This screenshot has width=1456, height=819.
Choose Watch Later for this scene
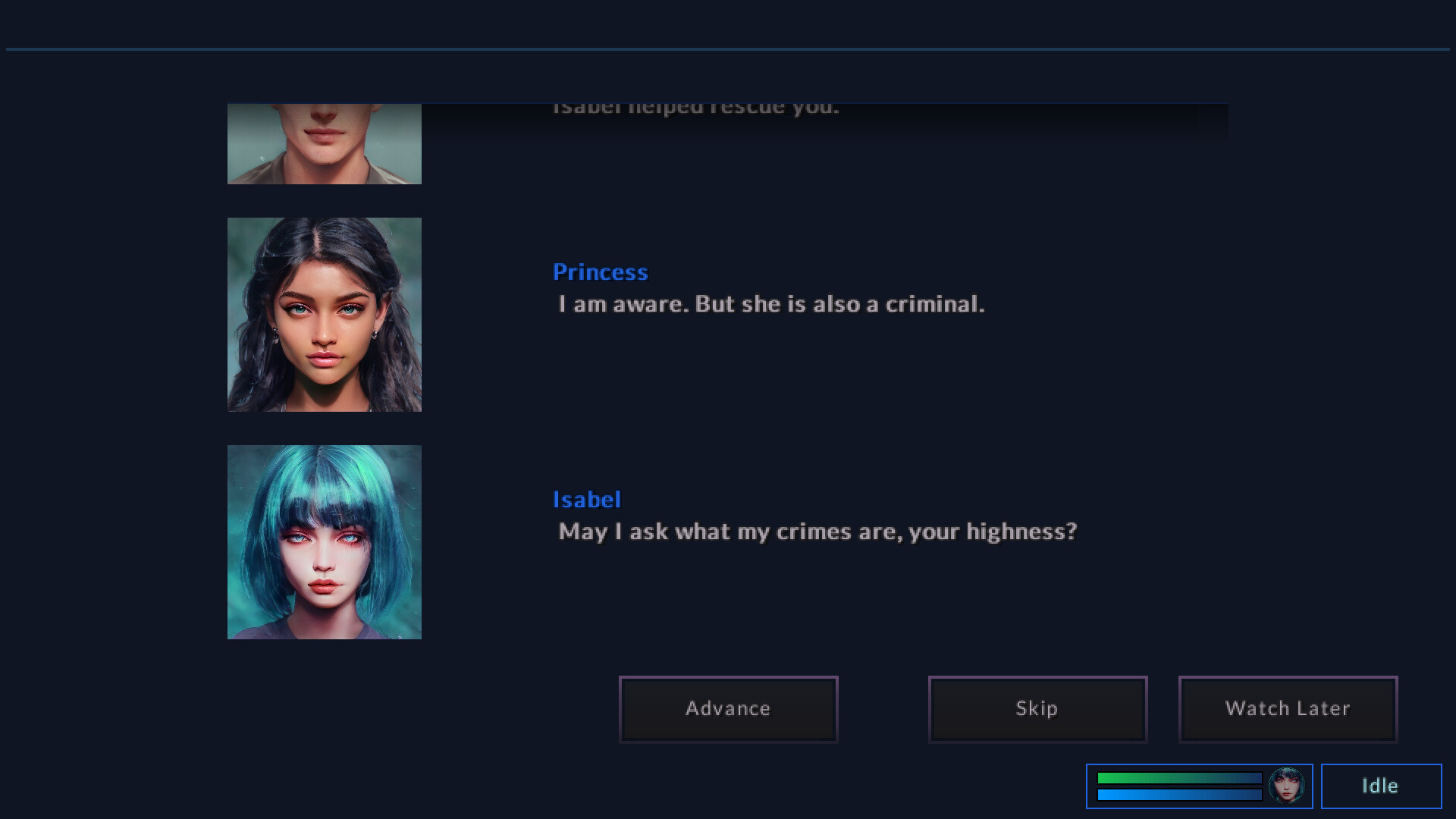(1287, 708)
